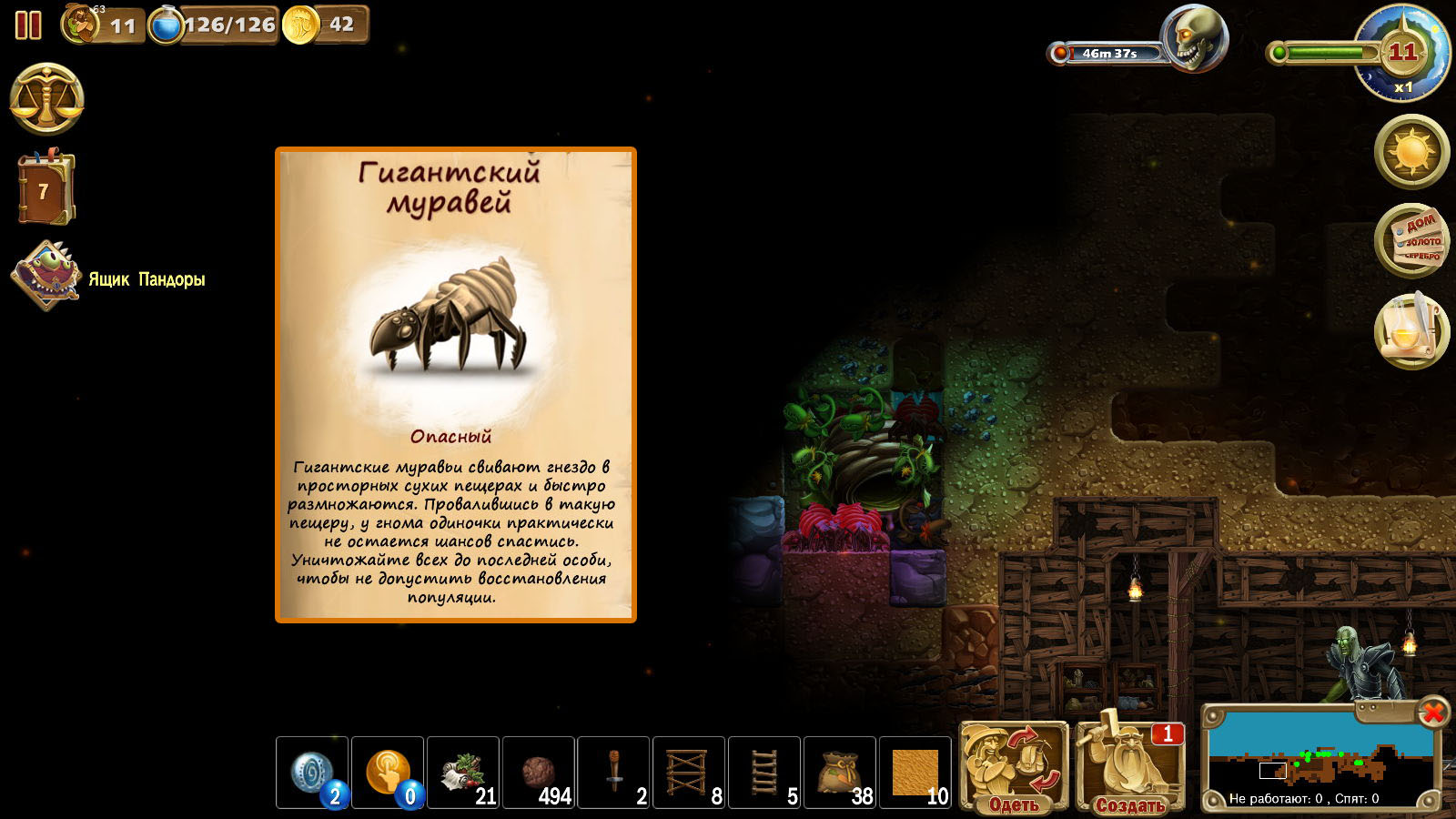Open the potion flask and scroll button
1456x819 pixels.
point(1411,331)
